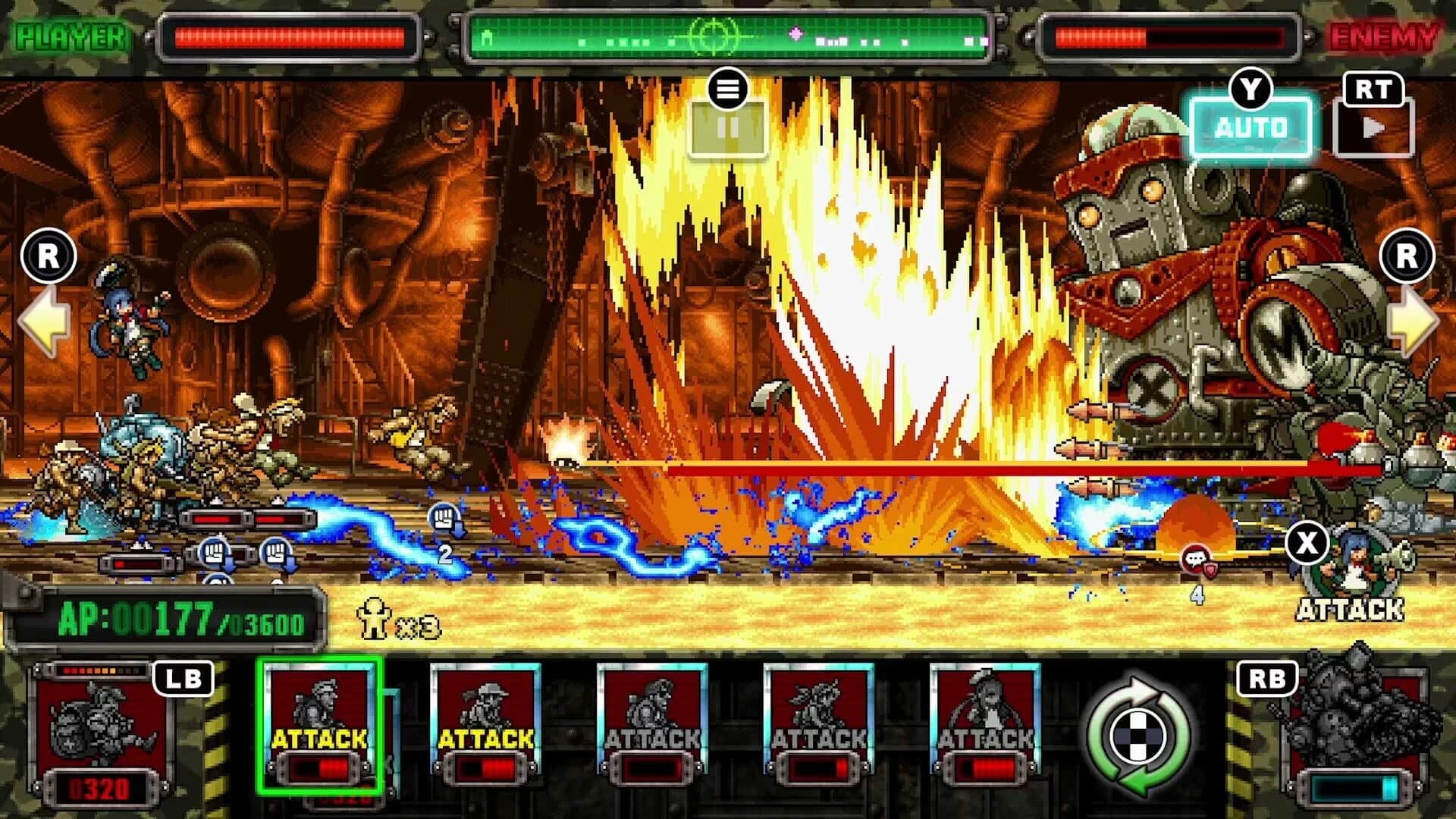1456x819 pixels.
Task: Toggle the pause control at top center
Action: click(728, 127)
